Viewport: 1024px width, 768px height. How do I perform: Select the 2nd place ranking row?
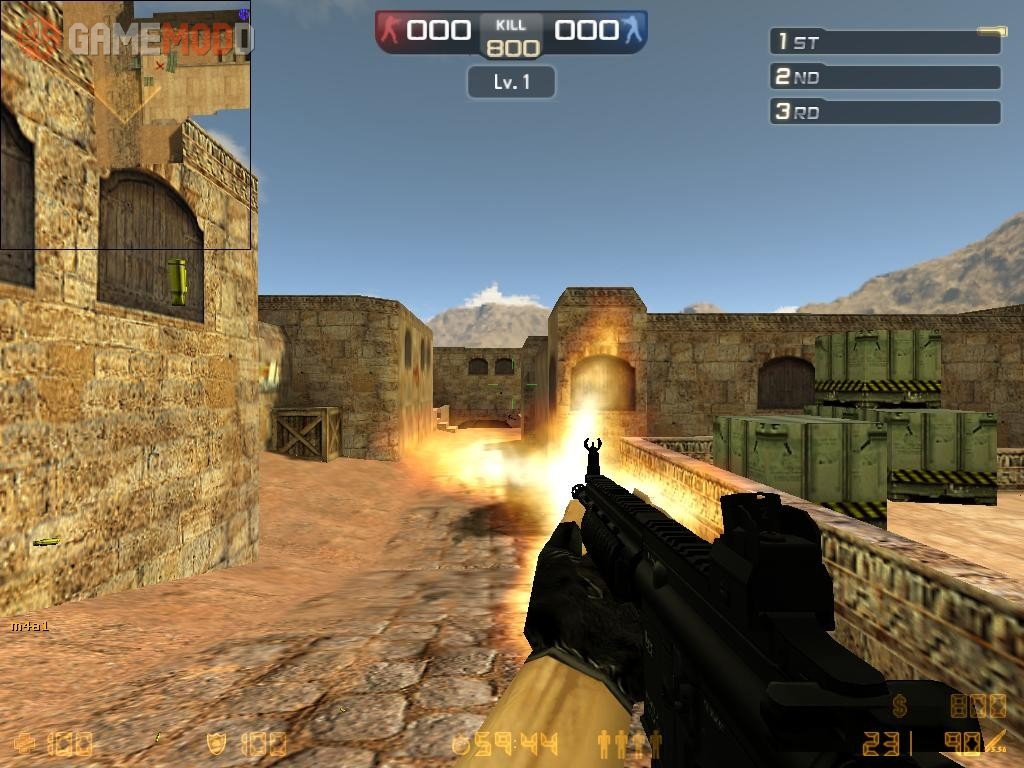click(885, 77)
